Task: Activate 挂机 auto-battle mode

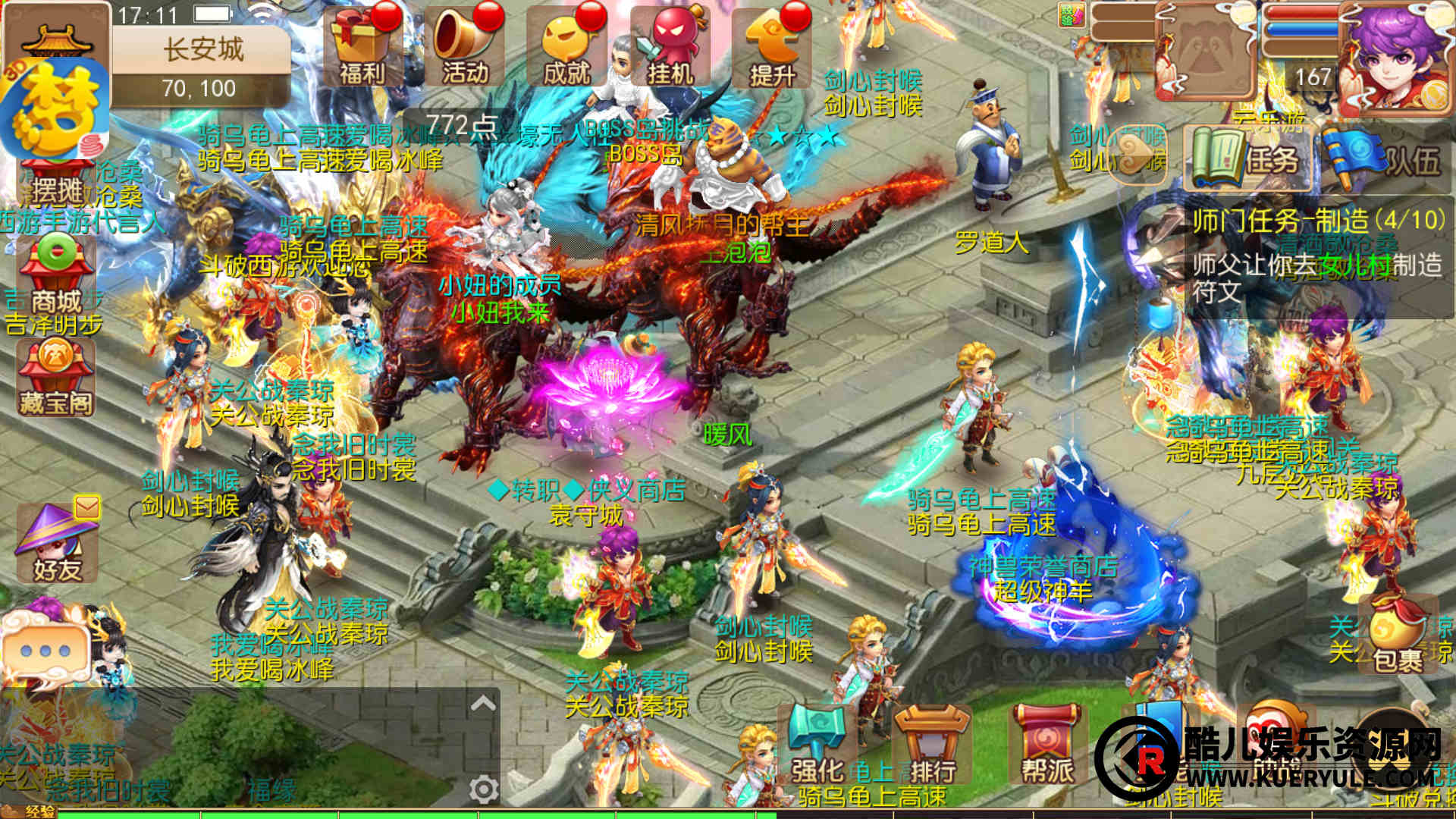Action: 669,47
